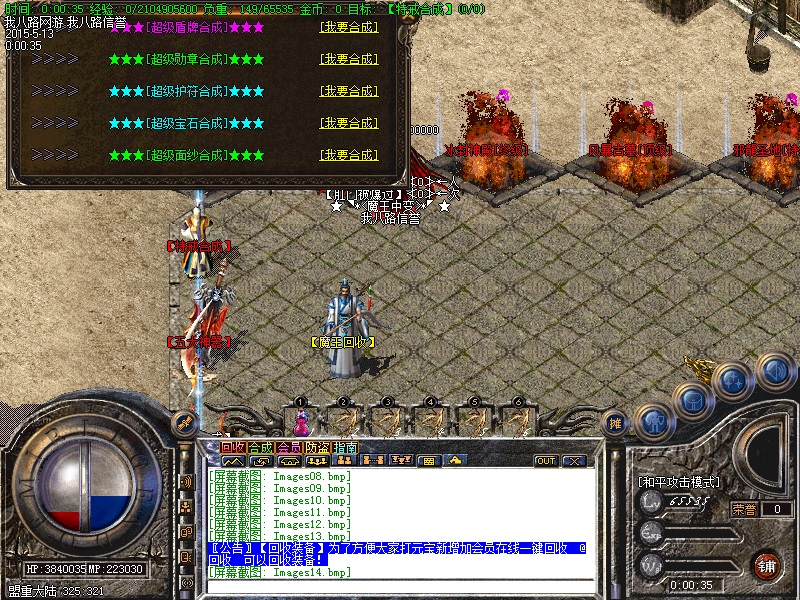Open the 摊 stall button

[x=616, y=423]
